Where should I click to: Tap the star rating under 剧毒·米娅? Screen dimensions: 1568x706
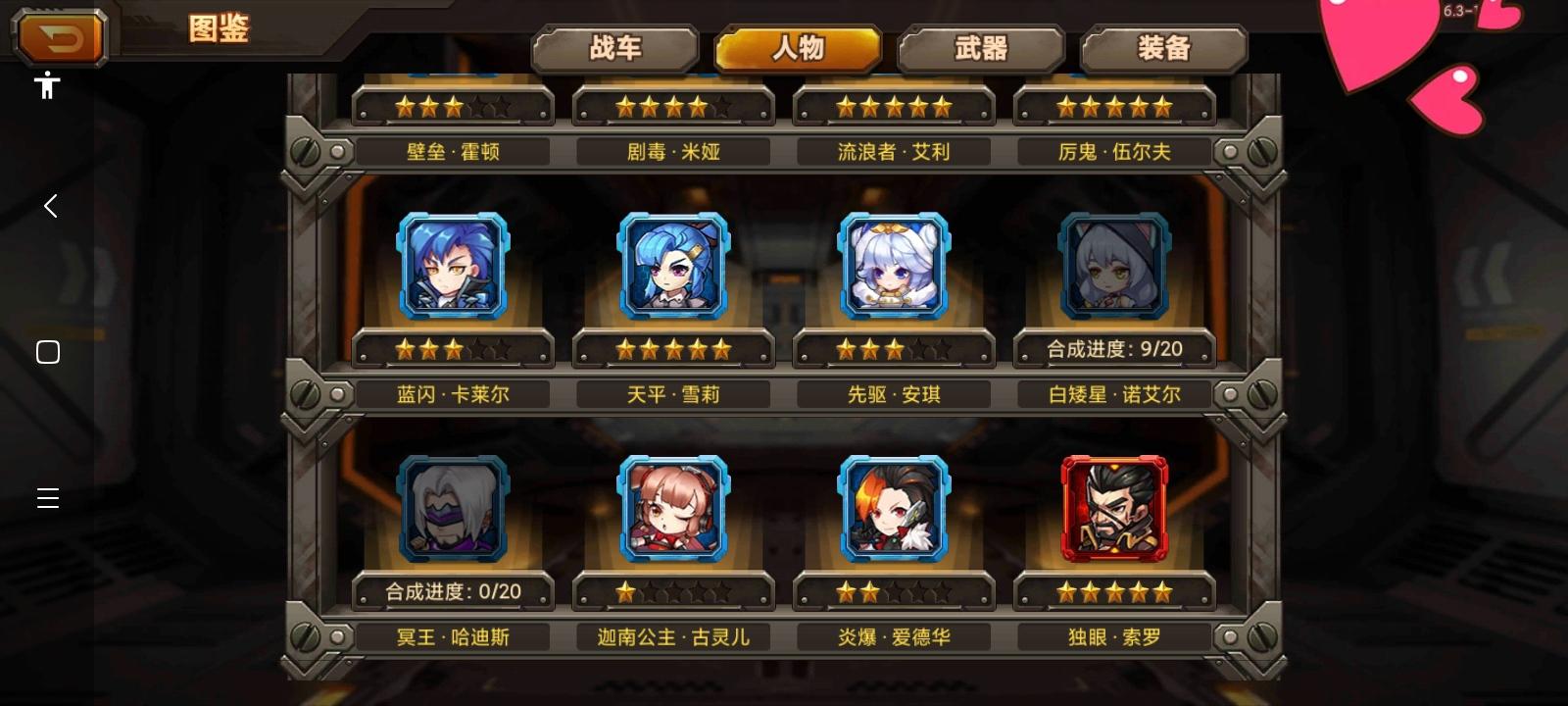point(674,104)
